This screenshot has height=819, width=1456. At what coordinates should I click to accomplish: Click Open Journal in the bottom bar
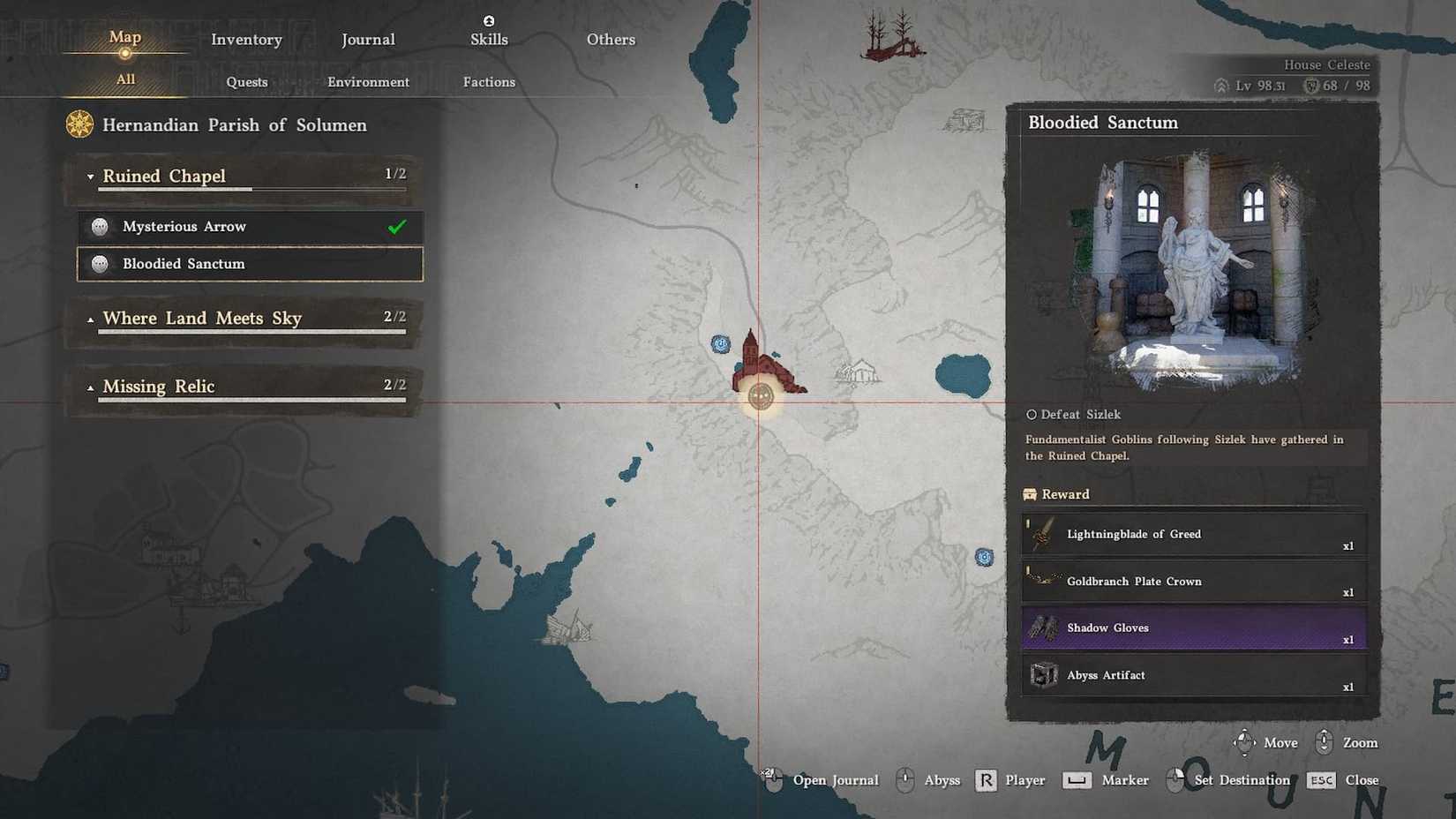click(x=836, y=780)
